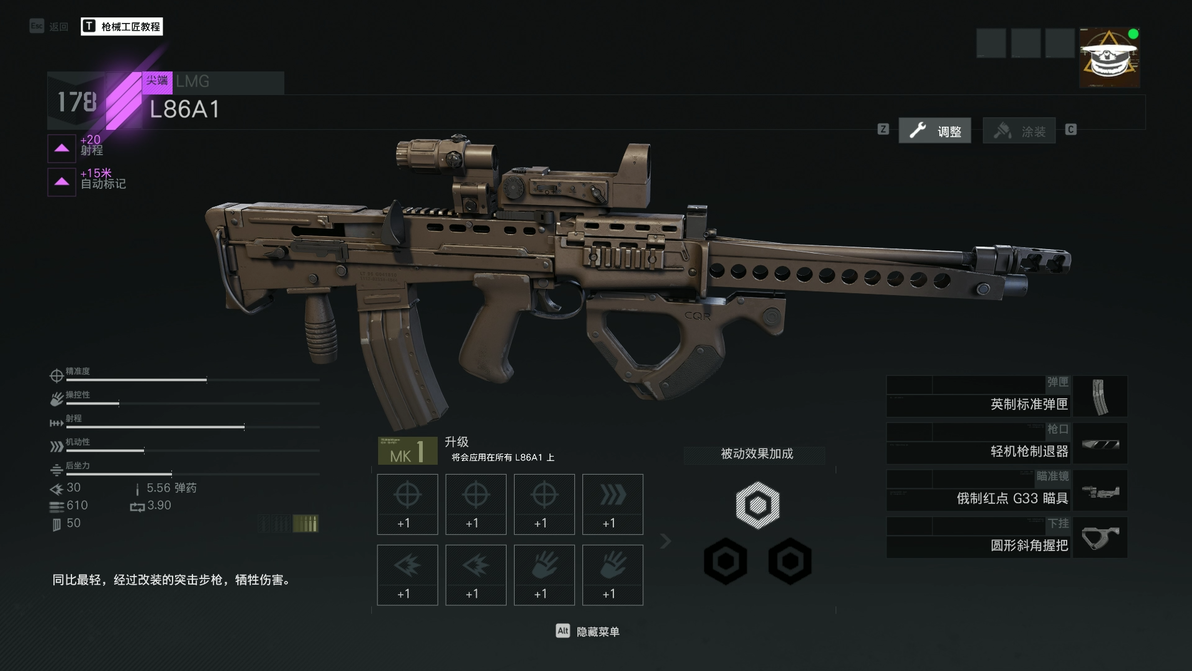This screenshot has height=671, width=1192.
Task: Switch to the 涂装 paint tab
Action: 1019,131
